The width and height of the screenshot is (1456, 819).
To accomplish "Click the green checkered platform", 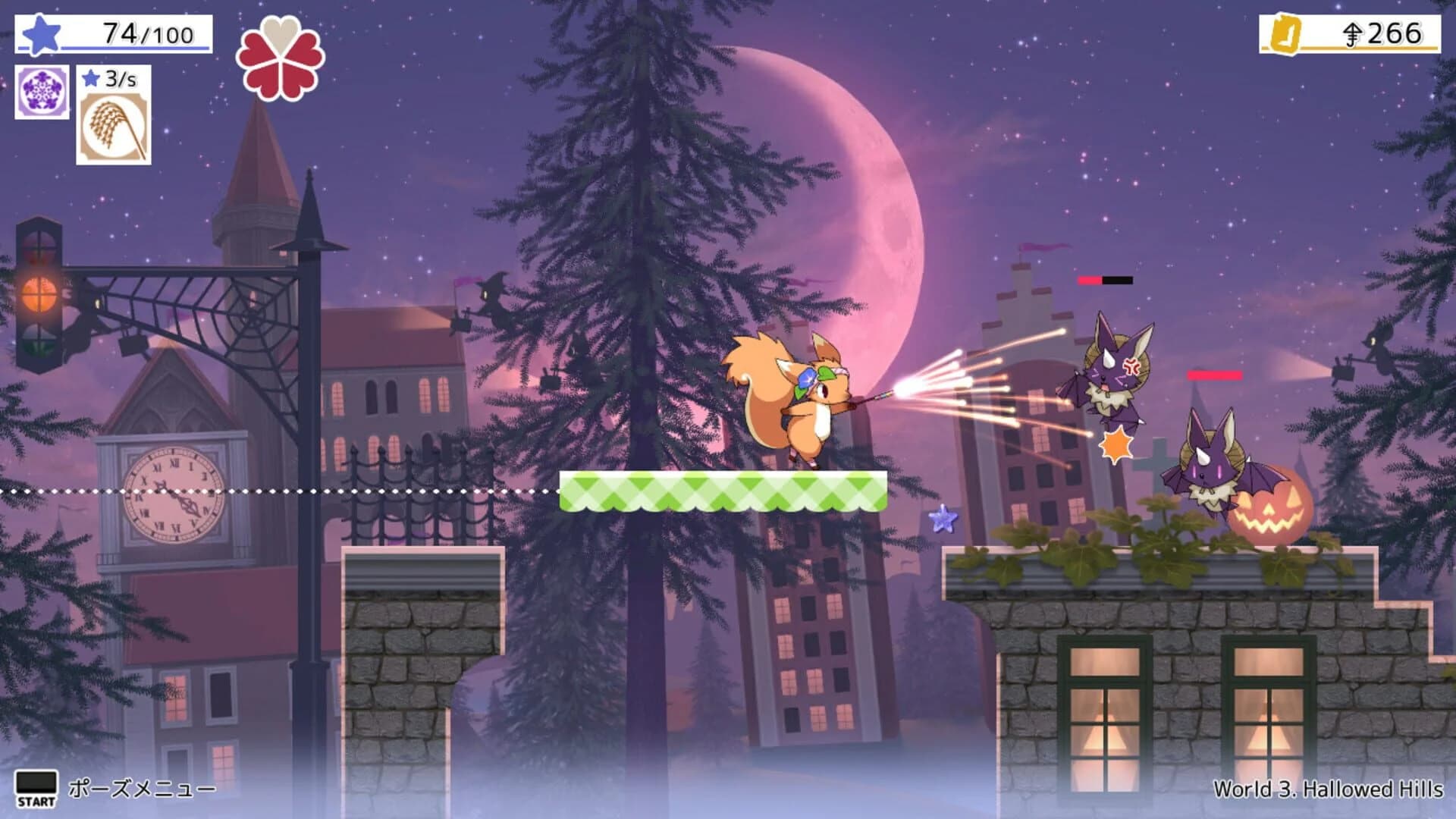I will (x=720, y=489).
